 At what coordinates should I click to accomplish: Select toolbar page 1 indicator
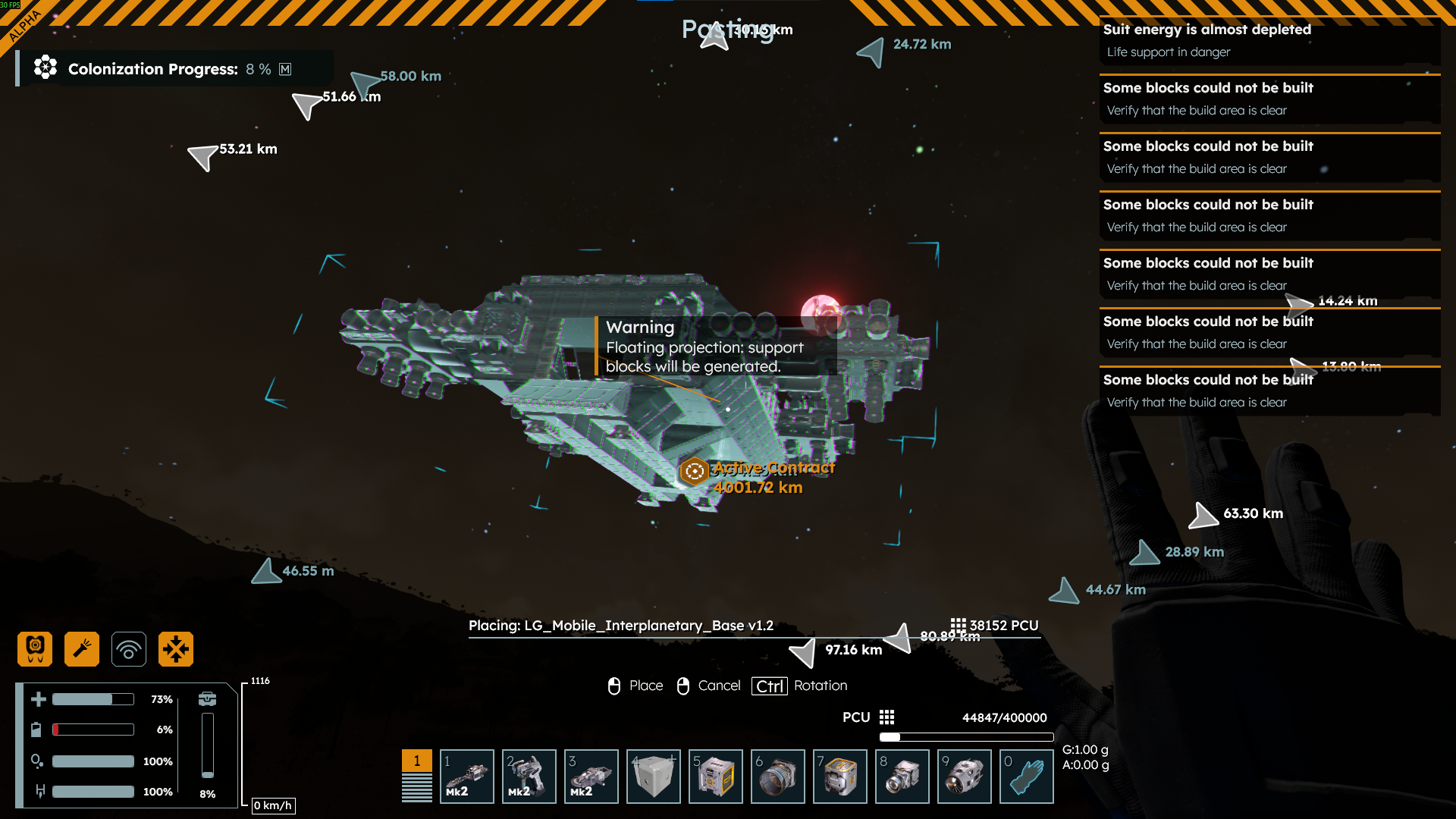[416, 761]
